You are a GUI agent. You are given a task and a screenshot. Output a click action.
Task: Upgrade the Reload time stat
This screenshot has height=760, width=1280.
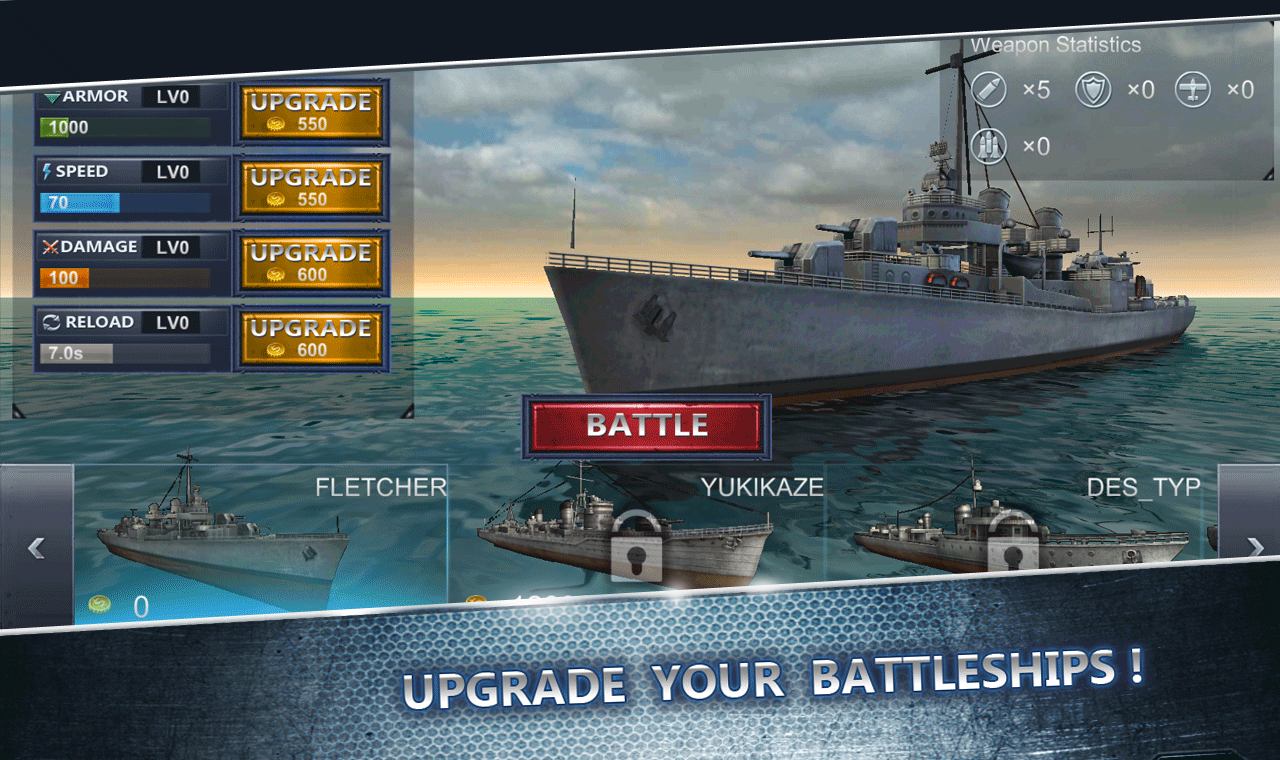tap(310, 338)
